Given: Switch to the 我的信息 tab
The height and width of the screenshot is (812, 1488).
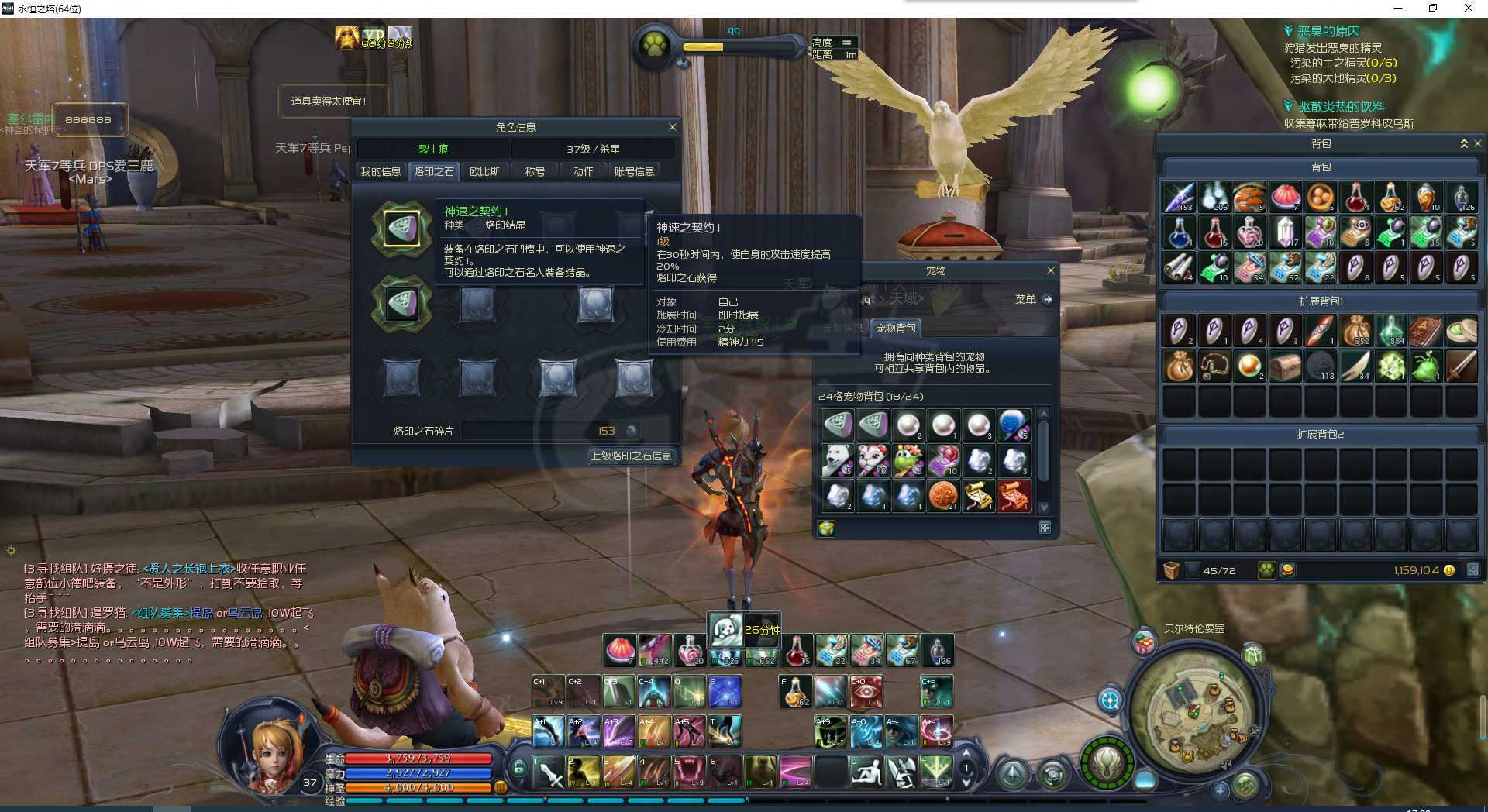Looking at the screenshot, I should [x=381, y=171].
